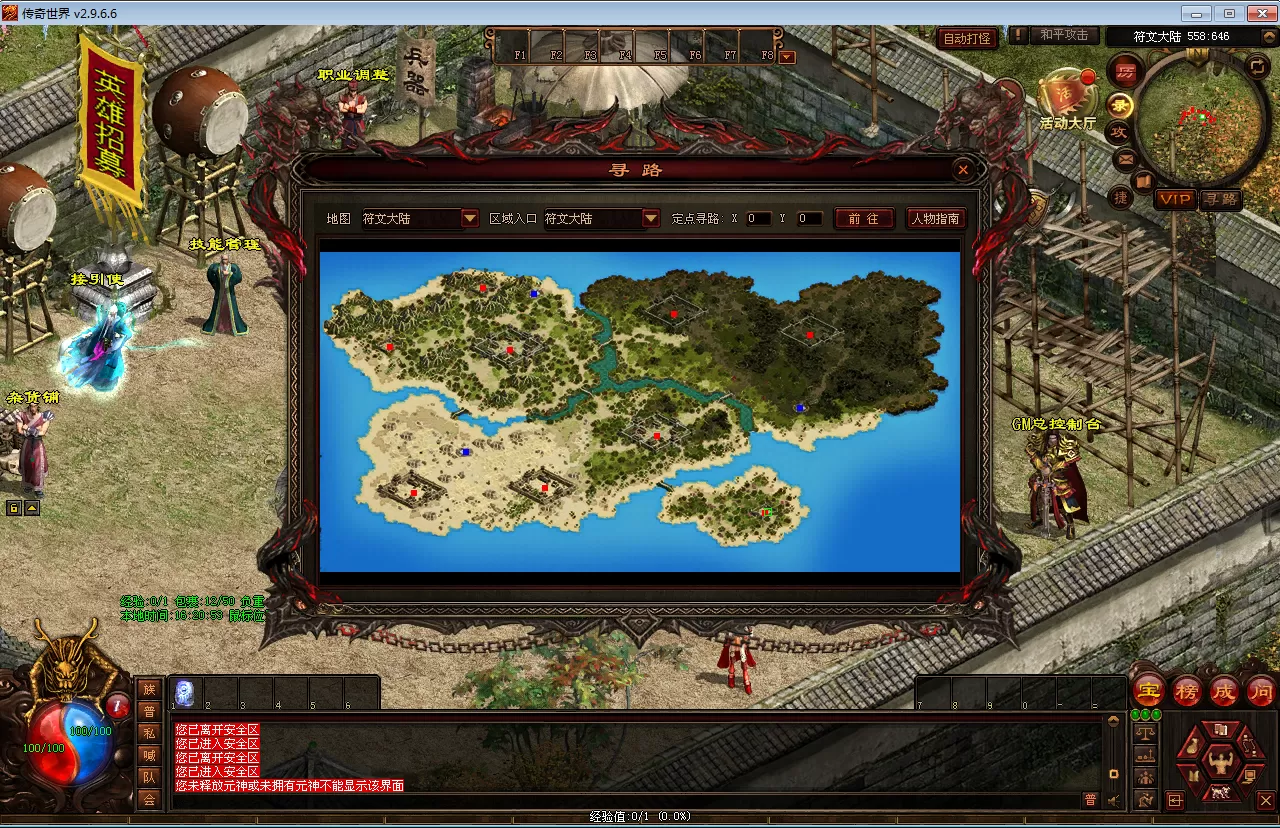Switch to the 私 private chat channel
The height and width of the screenshot is (828, 1280).
click(x=149, y=732)
